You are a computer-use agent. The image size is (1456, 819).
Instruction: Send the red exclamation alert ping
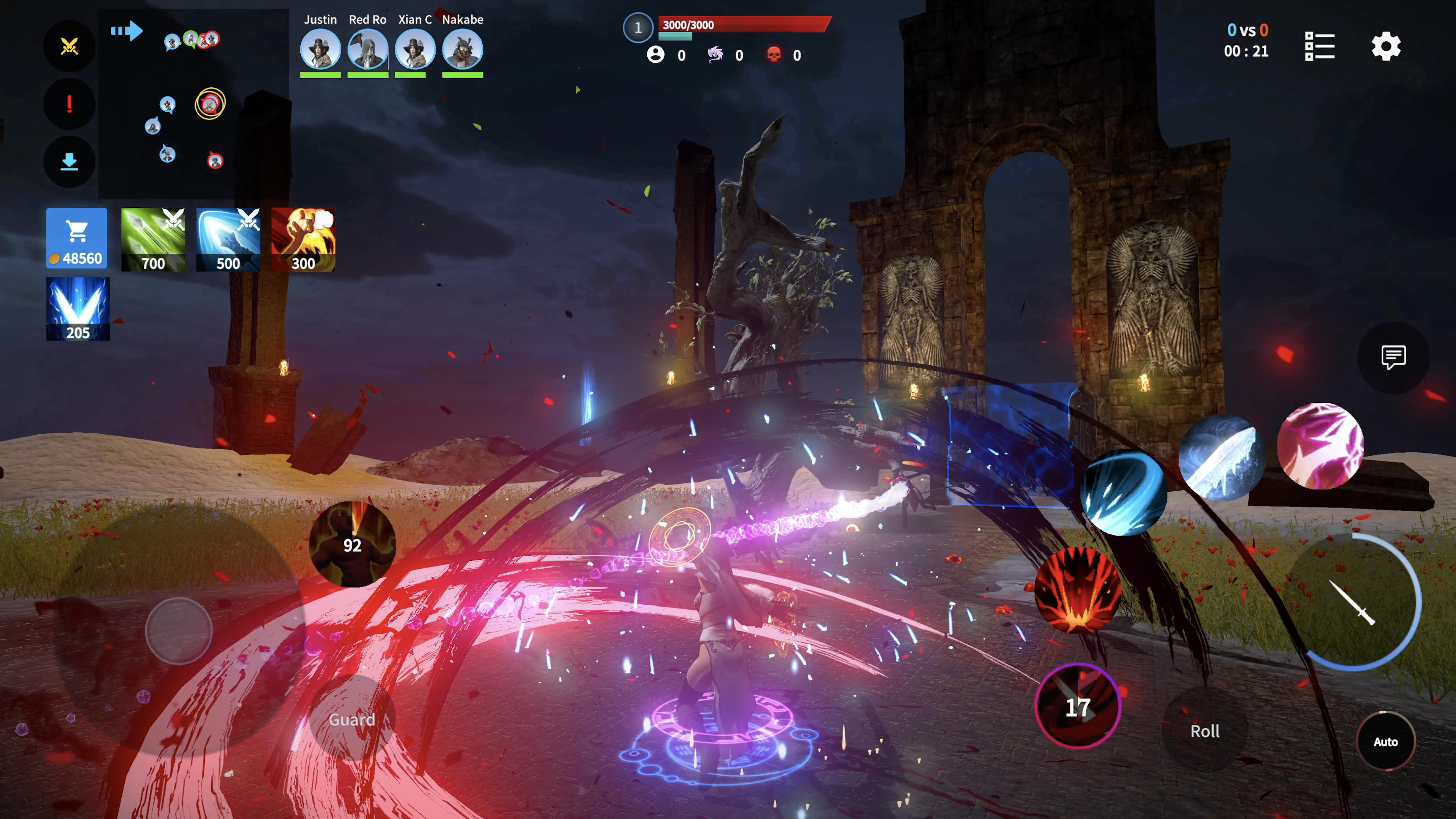[x=69, y=104]
